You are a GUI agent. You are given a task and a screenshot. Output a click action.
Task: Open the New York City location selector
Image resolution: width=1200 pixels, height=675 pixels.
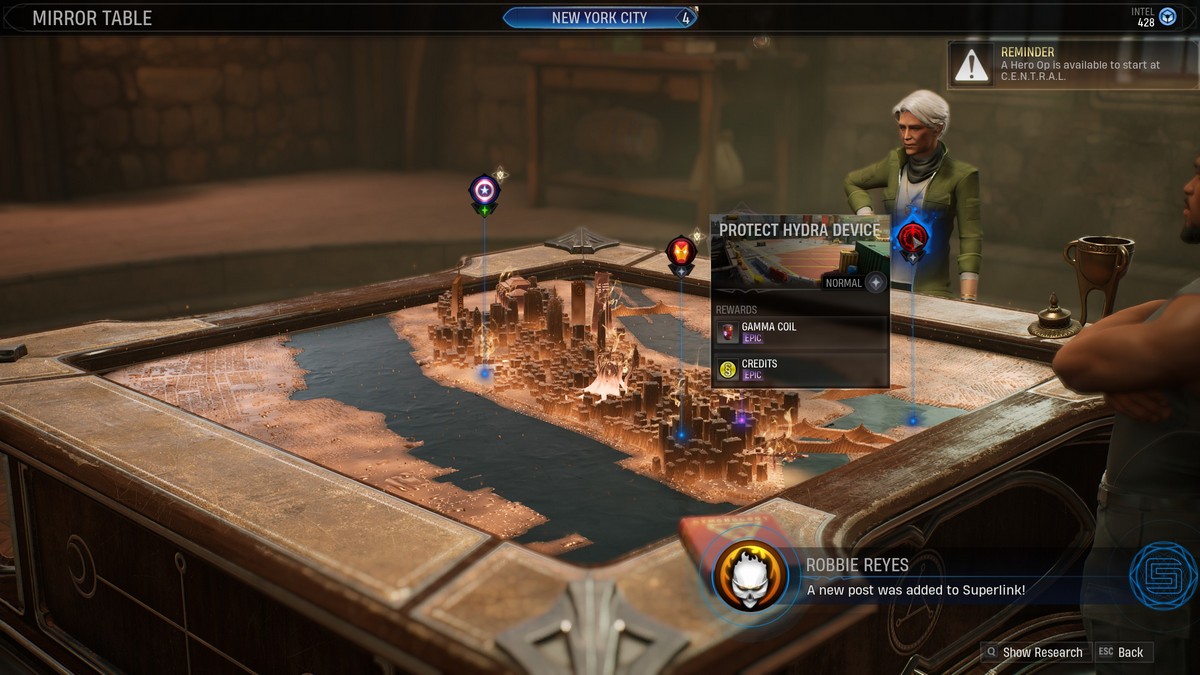599,18
